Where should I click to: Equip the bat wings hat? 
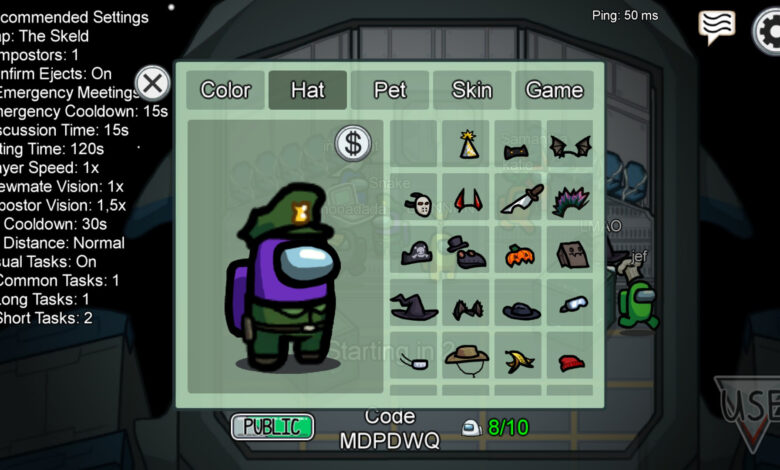point(570,147)
